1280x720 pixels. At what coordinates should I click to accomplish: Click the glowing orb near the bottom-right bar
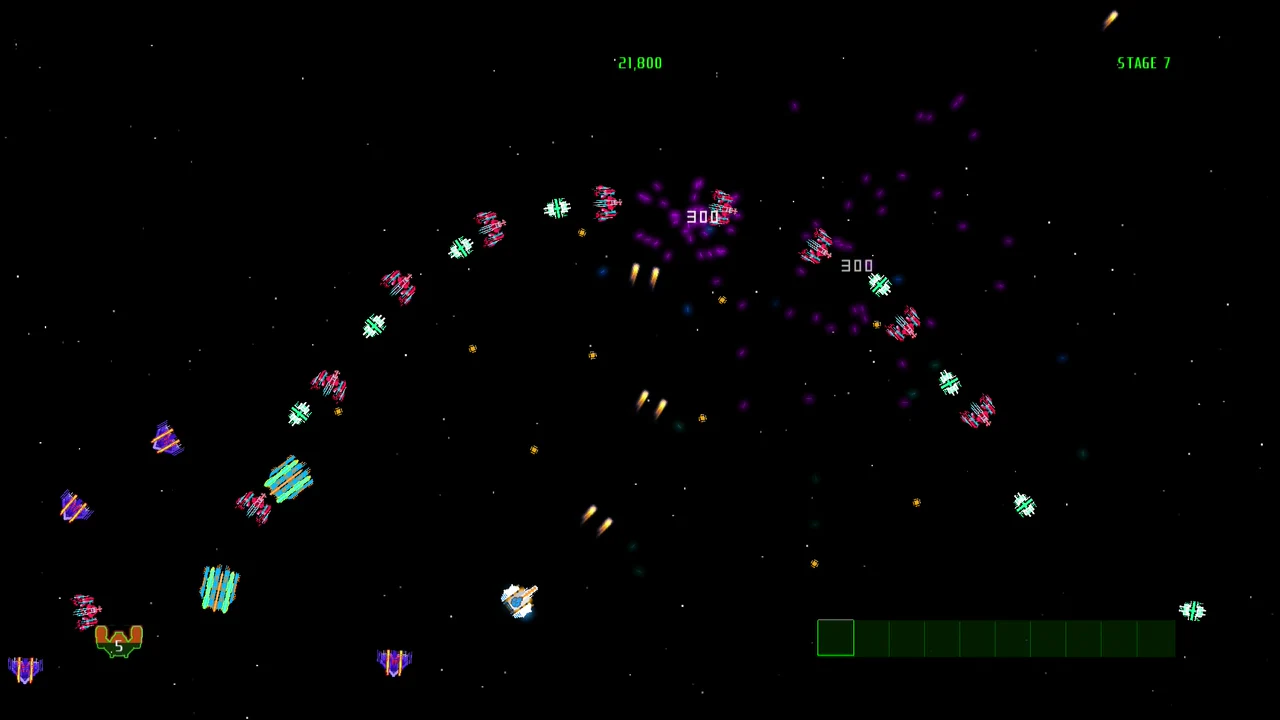pyautogui.click(x=814, y=563)
